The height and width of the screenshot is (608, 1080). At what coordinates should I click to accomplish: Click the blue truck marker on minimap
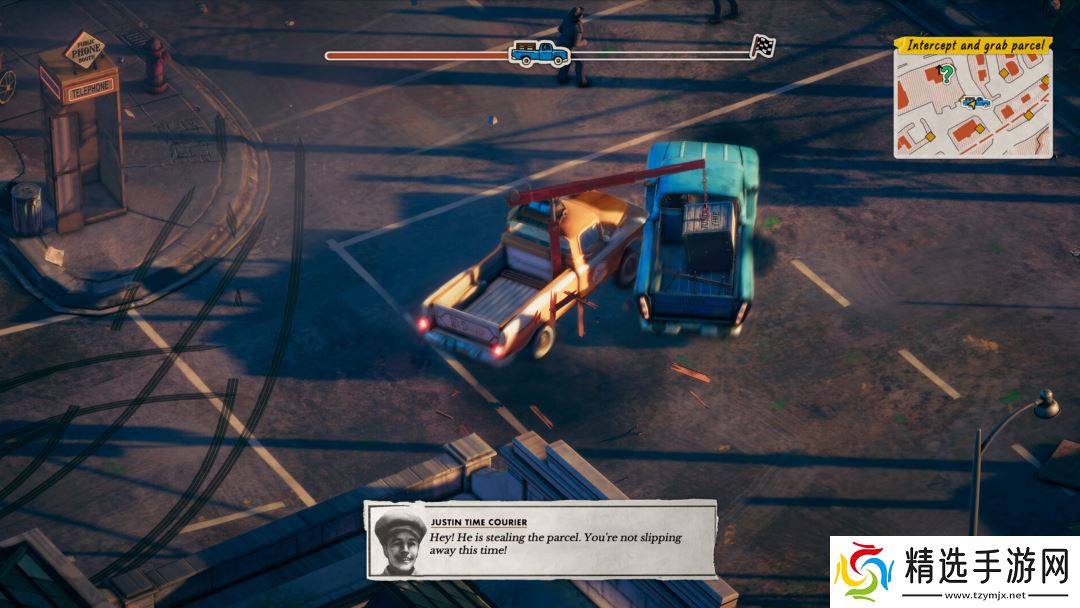click(x=975, y=101)
